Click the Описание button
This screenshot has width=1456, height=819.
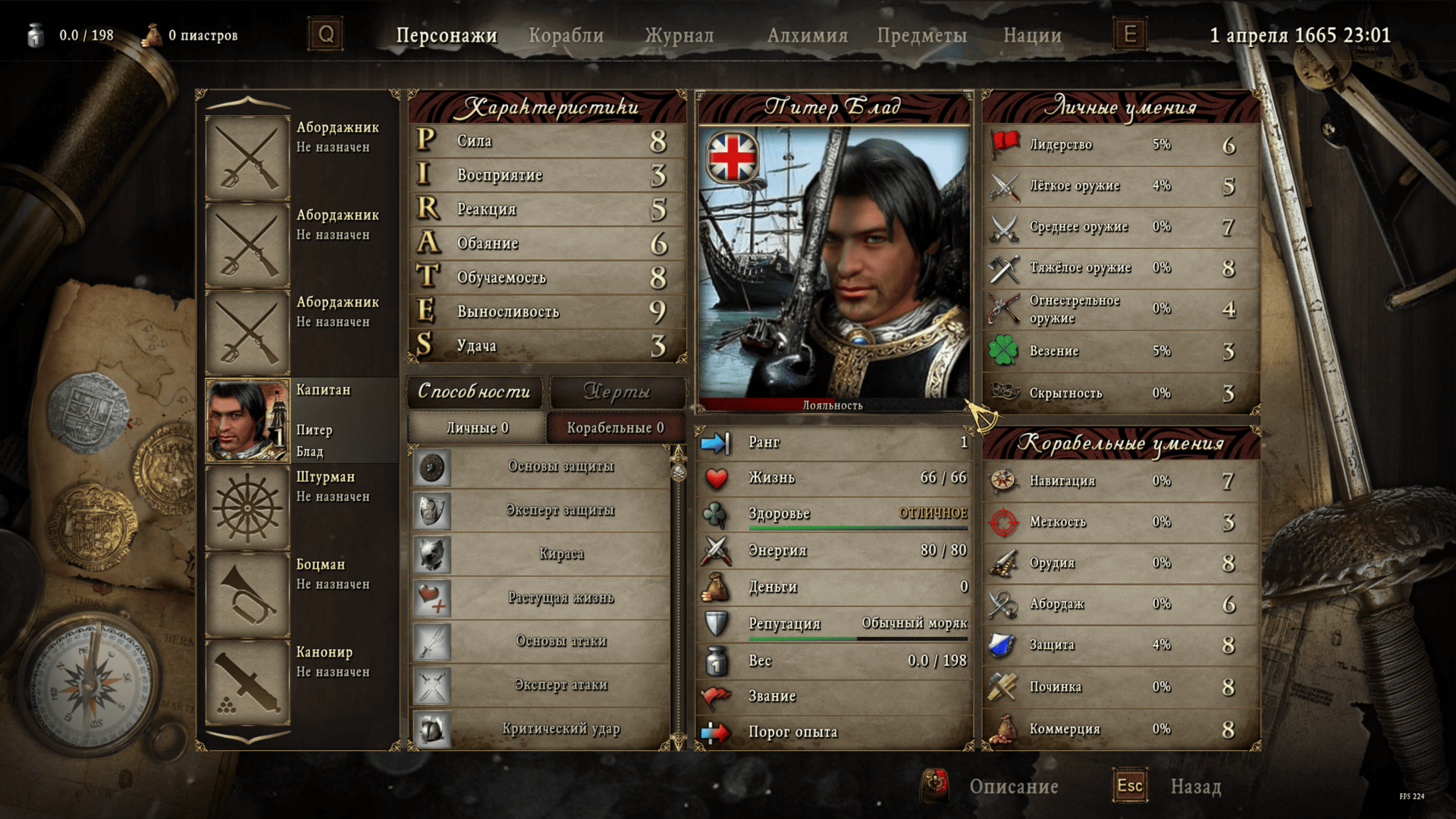pyautogui.click(x=1013, y=786)
